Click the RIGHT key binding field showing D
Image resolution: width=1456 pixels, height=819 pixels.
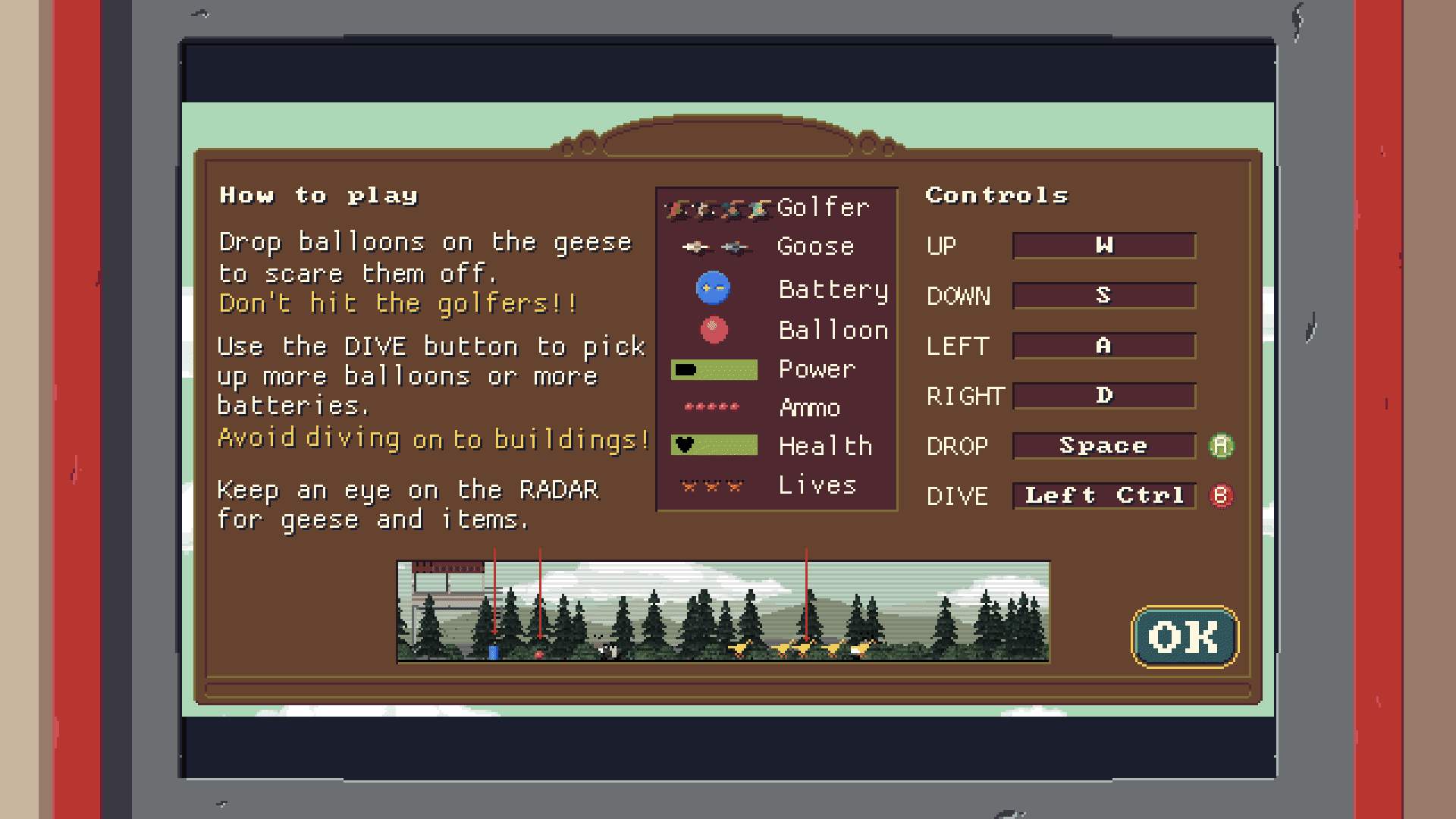tap(1104, 396)
